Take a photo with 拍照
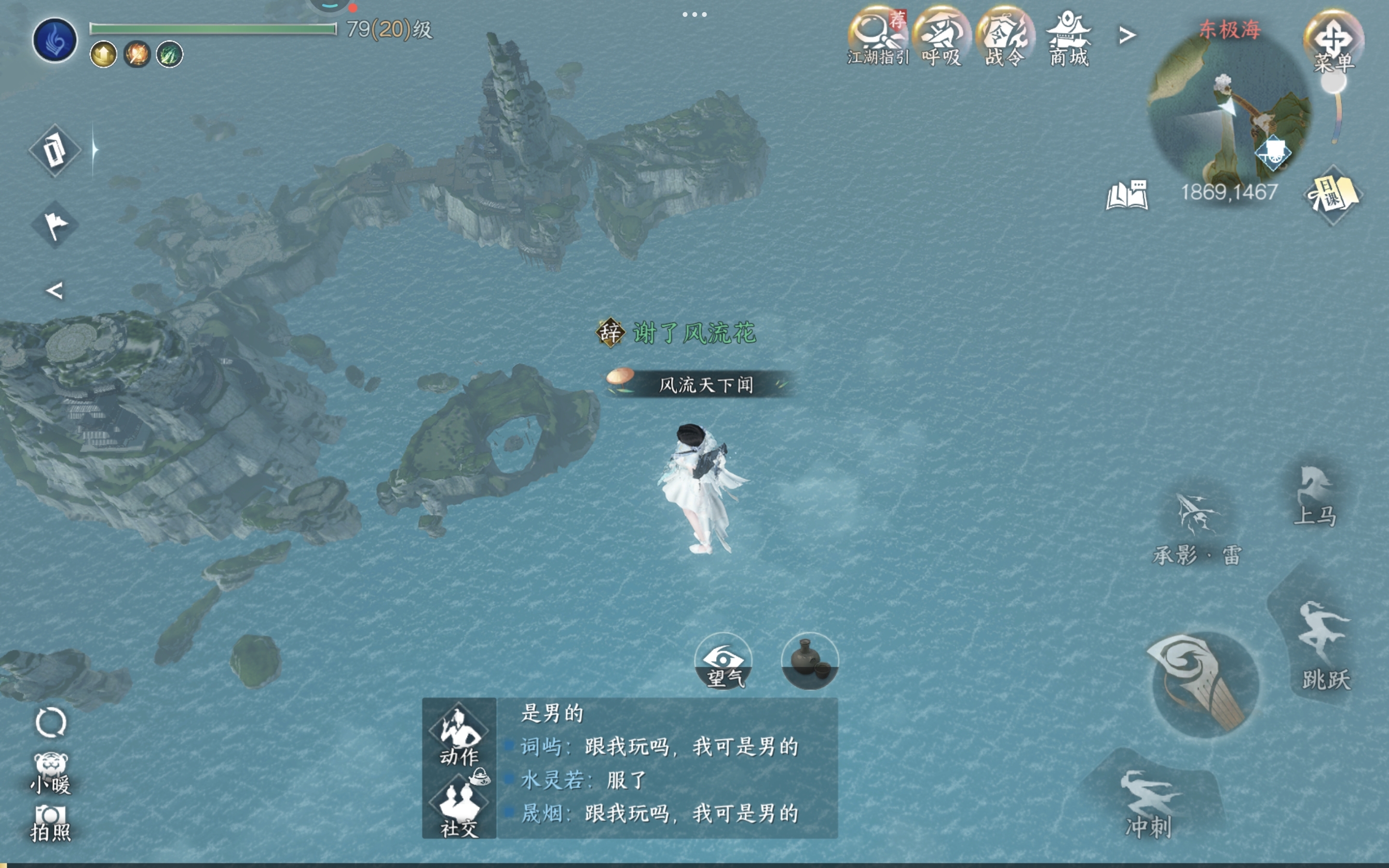Viewport: 1389px width, 868px height. coord(51,823)
